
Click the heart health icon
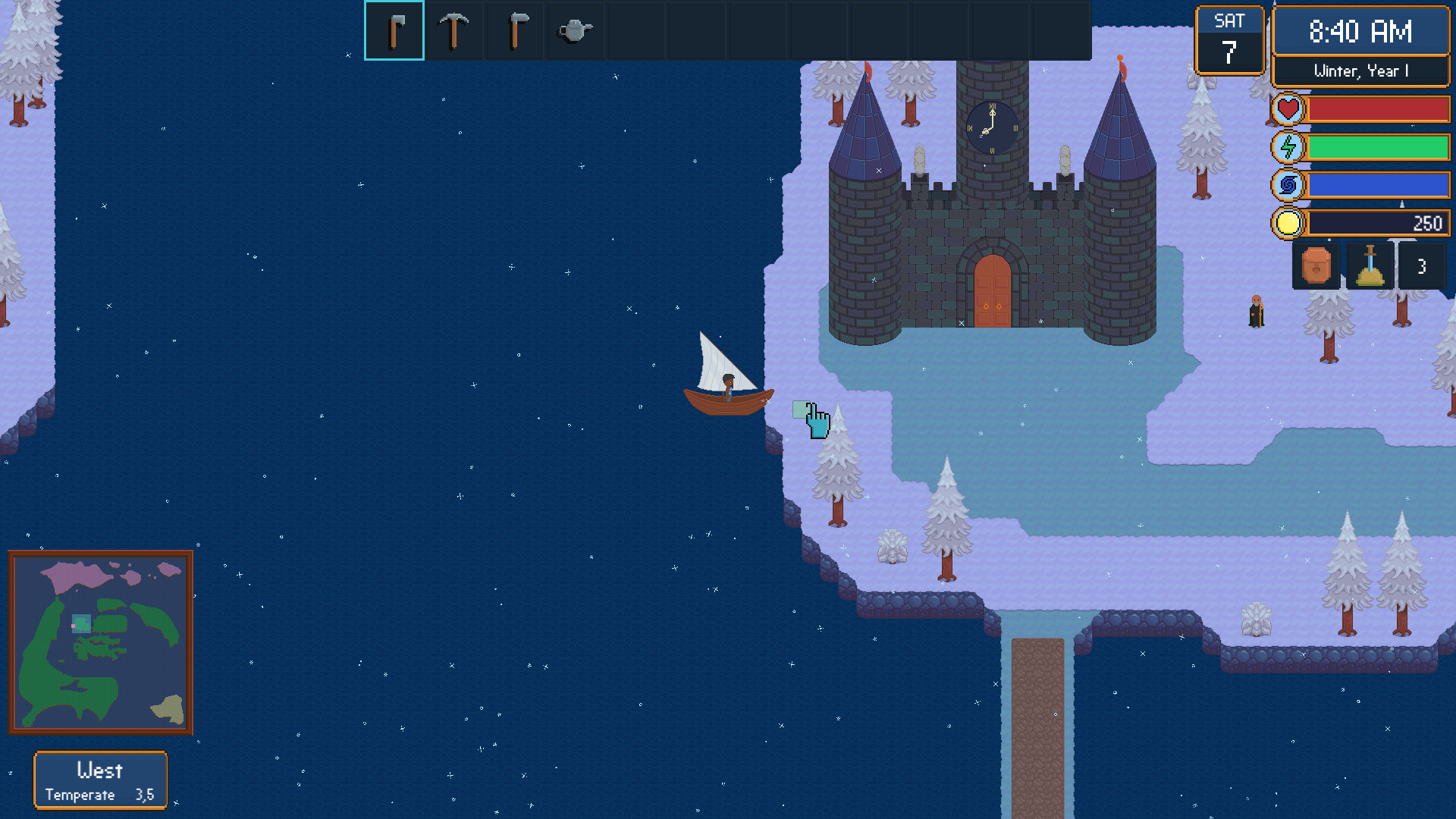[1288, 109]
